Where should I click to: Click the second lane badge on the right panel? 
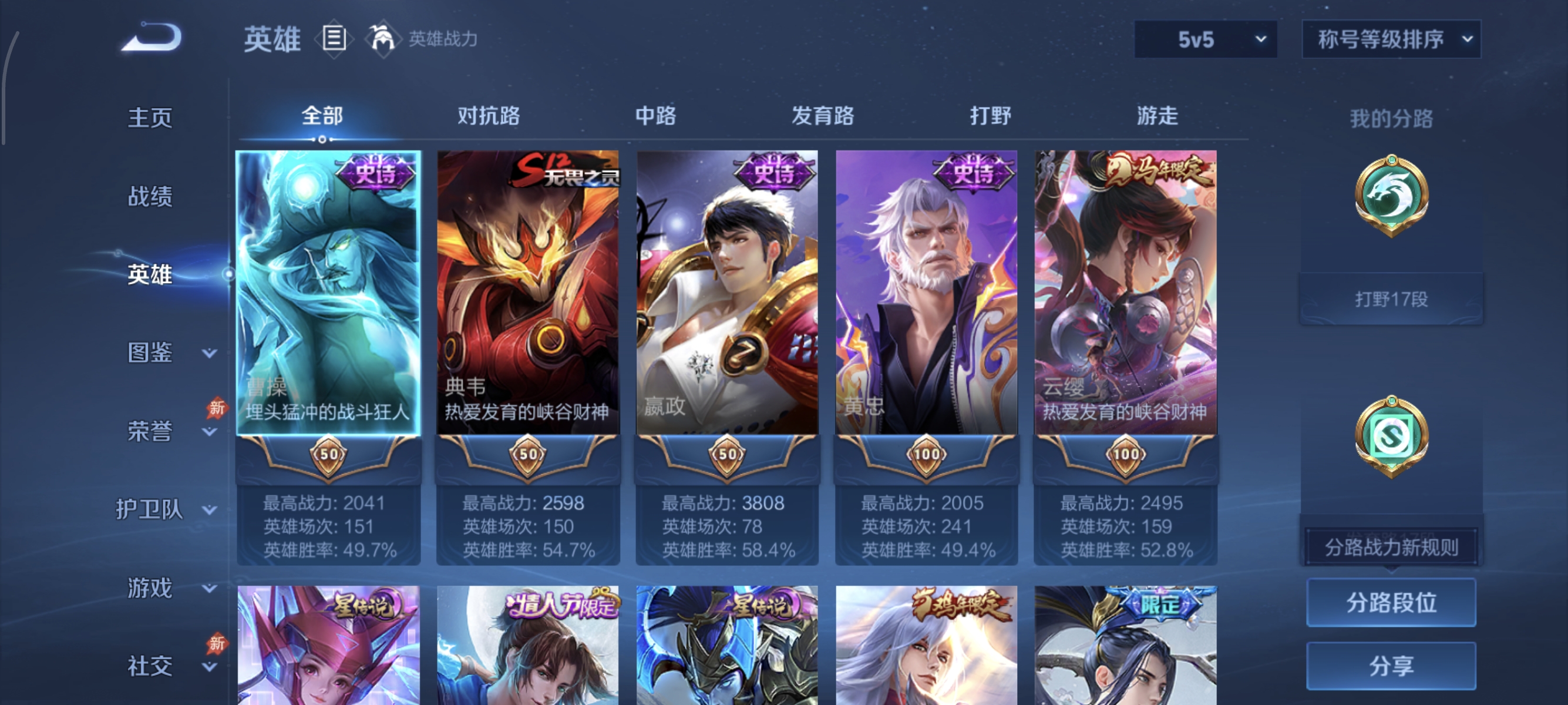tap(1392, 435)
